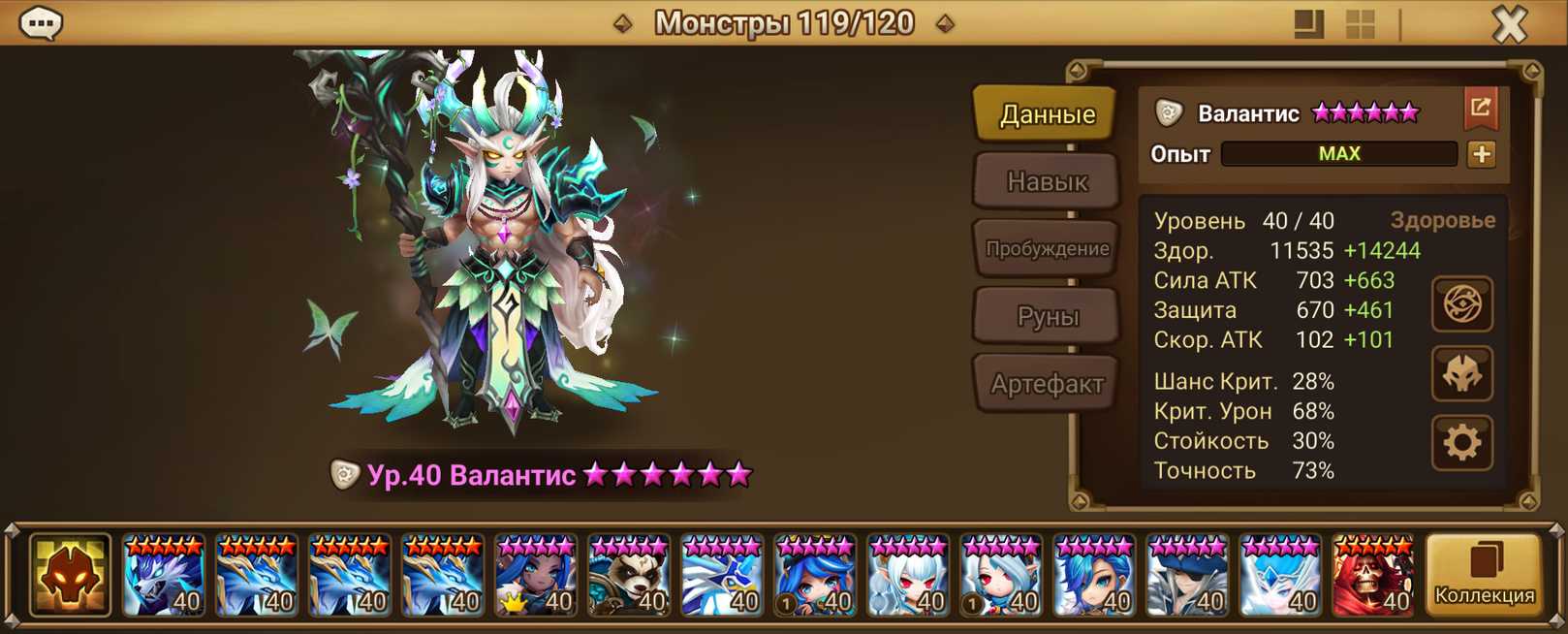1568x634 pixels.
Task: Select the panda warrior monster thumbnail
Action: [628, 575]
